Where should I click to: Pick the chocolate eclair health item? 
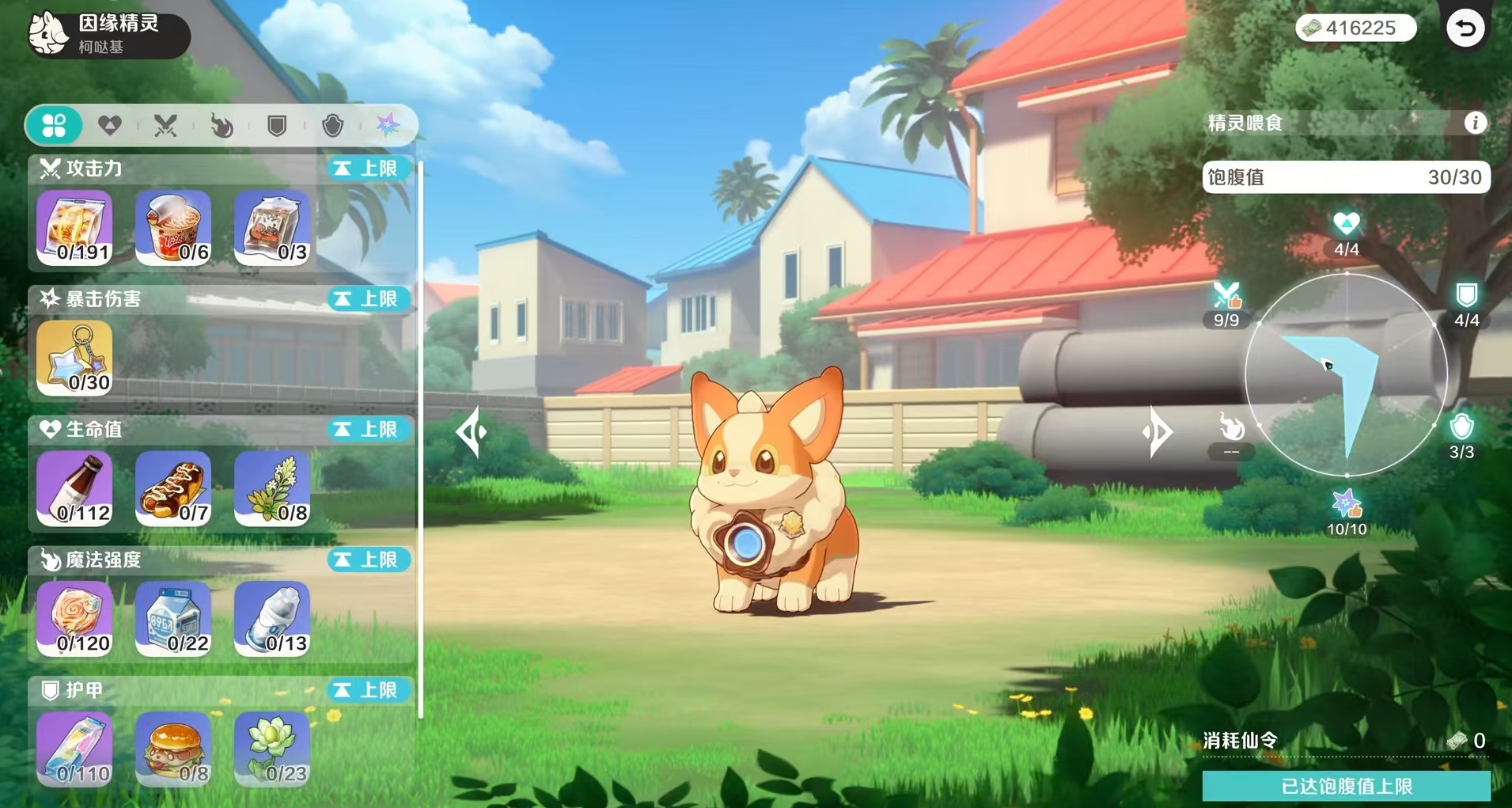(173, 488)
